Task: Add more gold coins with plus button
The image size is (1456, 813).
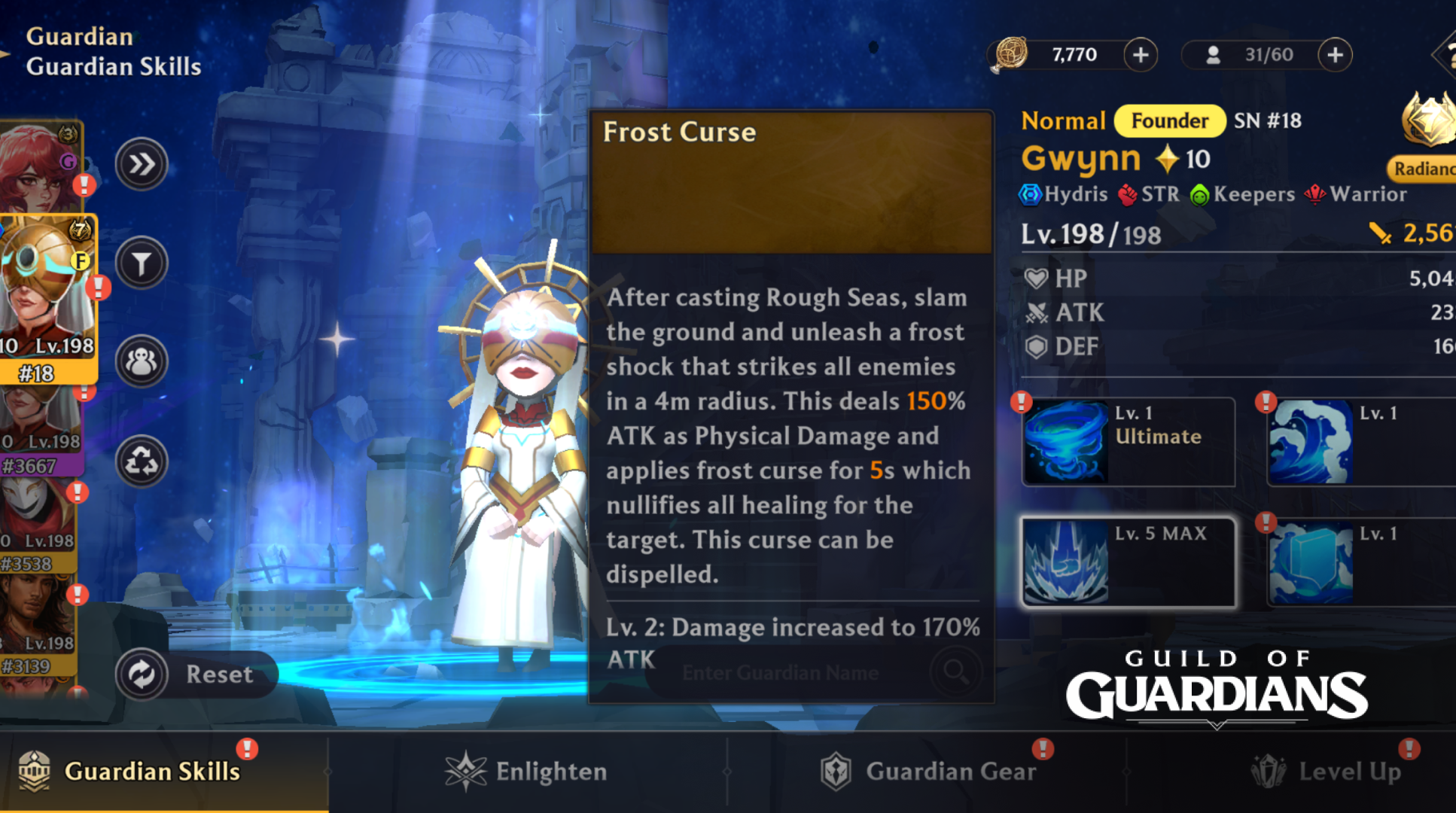Action: coord(1141,55)
